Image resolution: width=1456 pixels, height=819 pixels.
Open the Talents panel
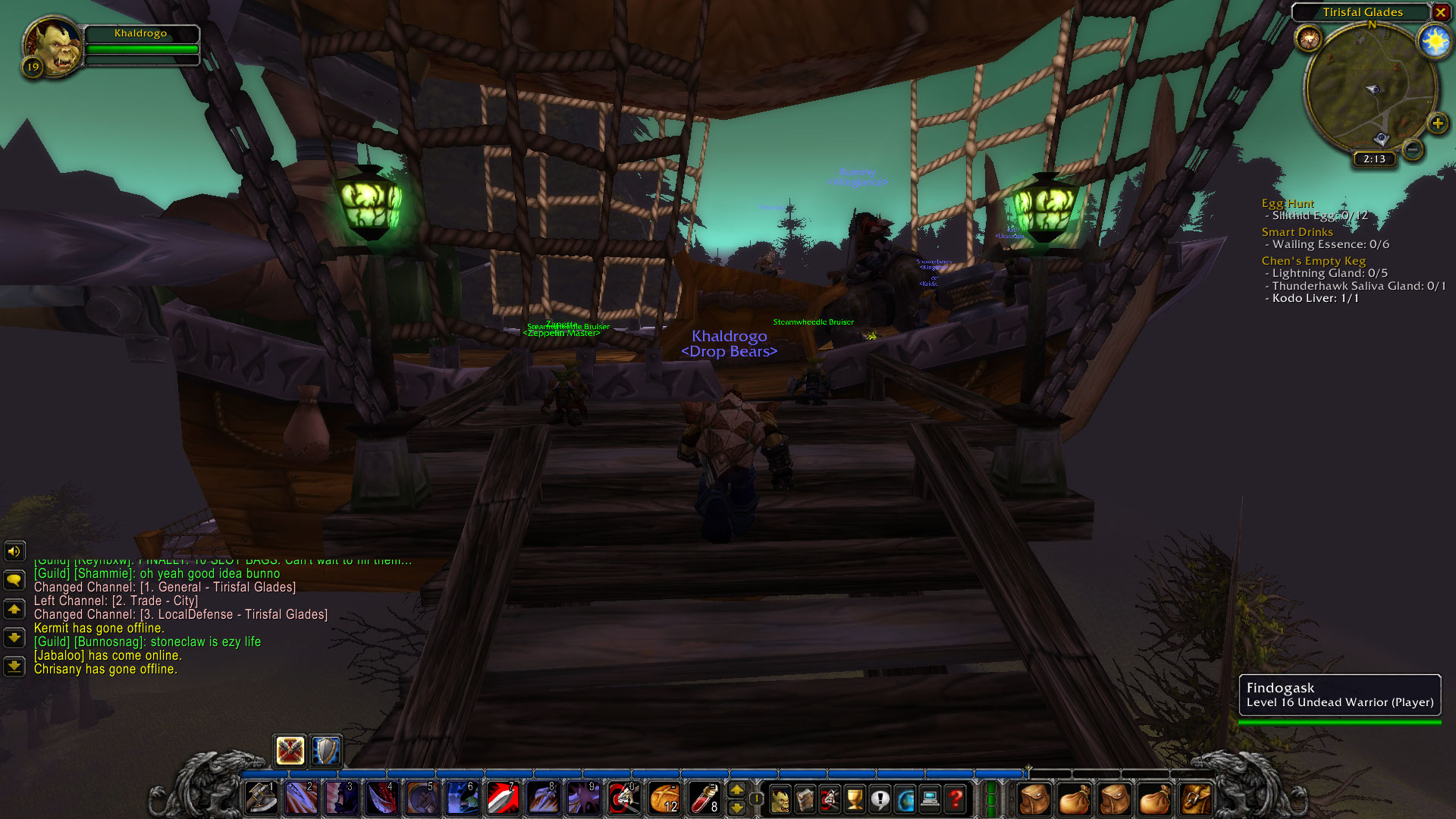point(830,798)
